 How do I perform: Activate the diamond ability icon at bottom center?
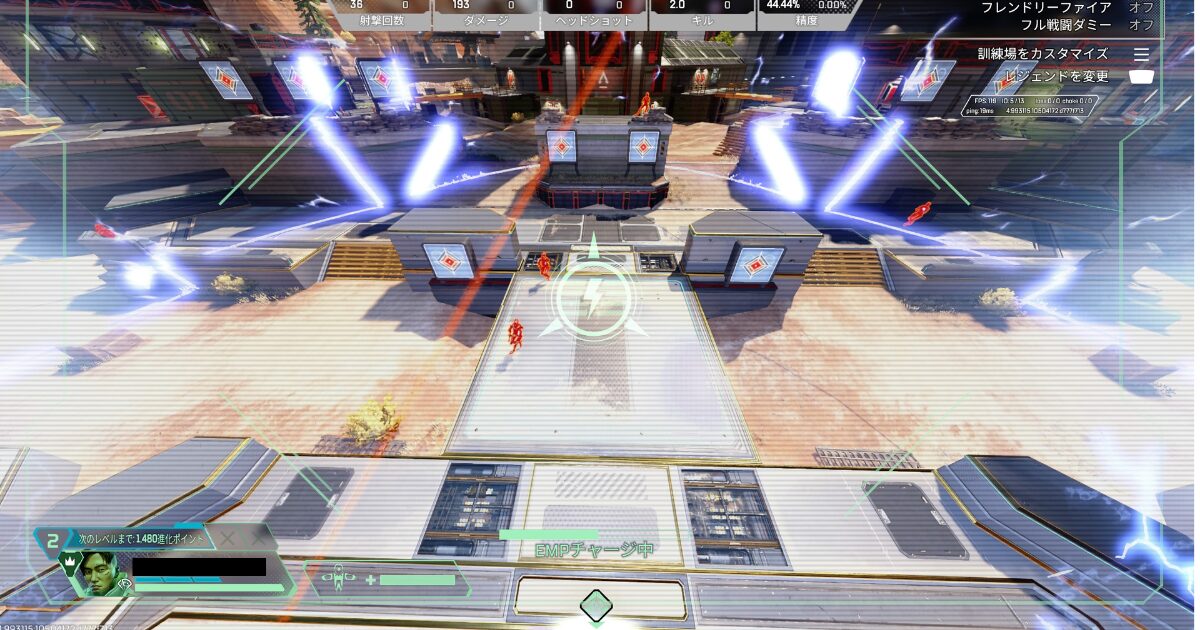pyautogui.click(x=596, y=604)
